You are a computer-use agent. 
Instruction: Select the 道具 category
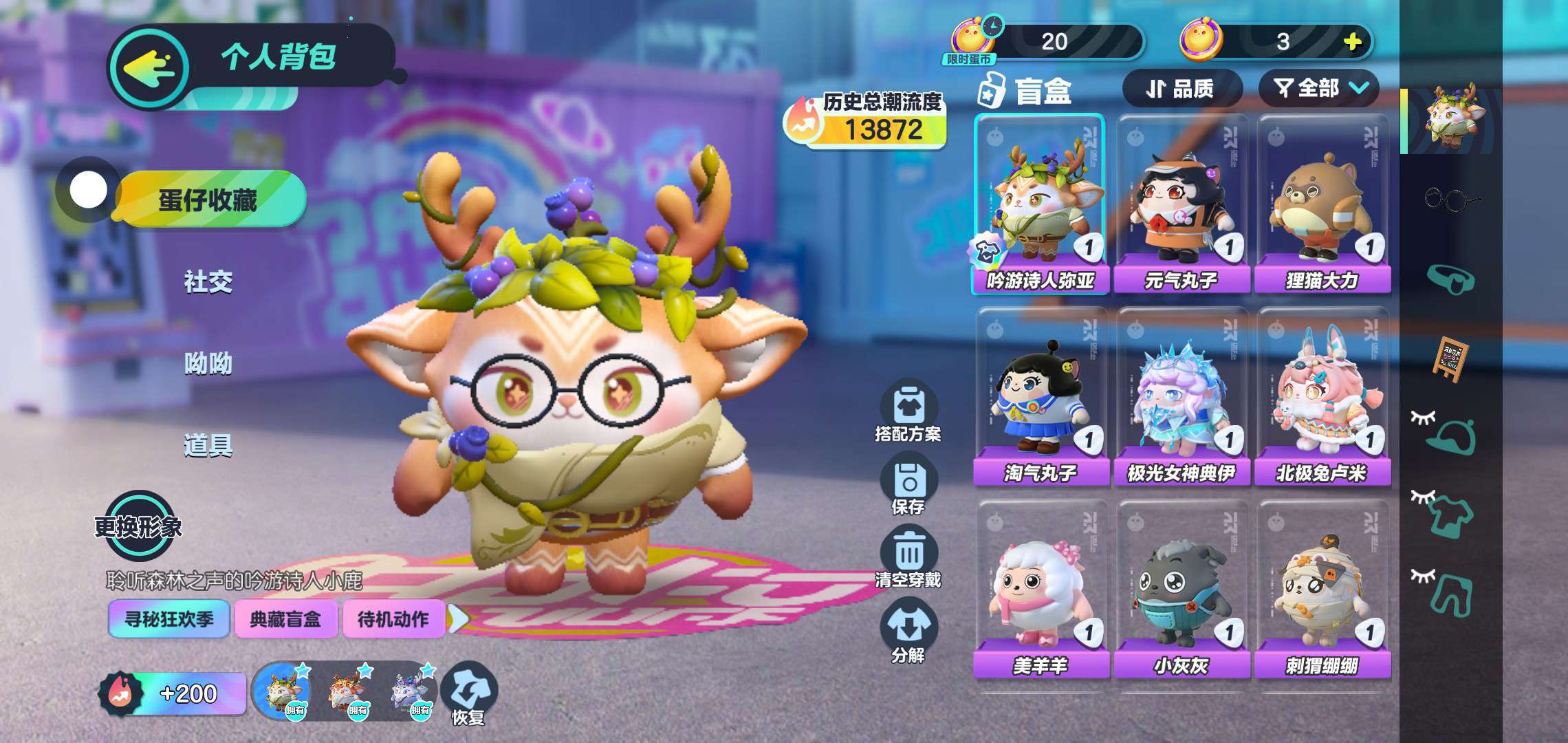click(x=208, y=446)
